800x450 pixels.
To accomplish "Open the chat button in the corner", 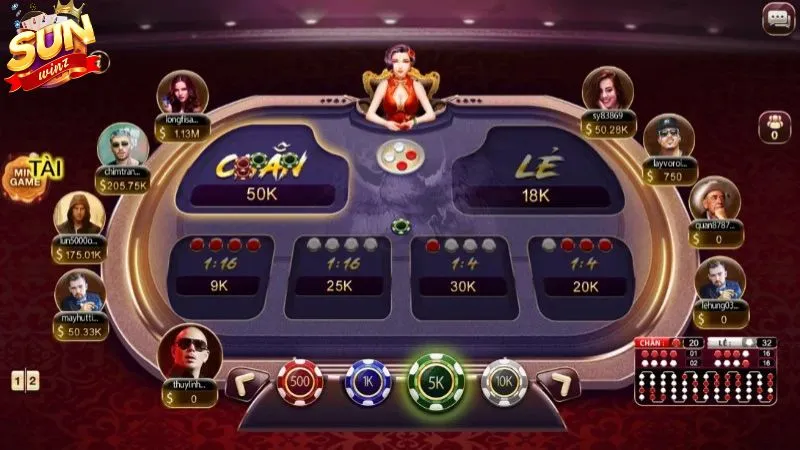I will coord(777,19).
